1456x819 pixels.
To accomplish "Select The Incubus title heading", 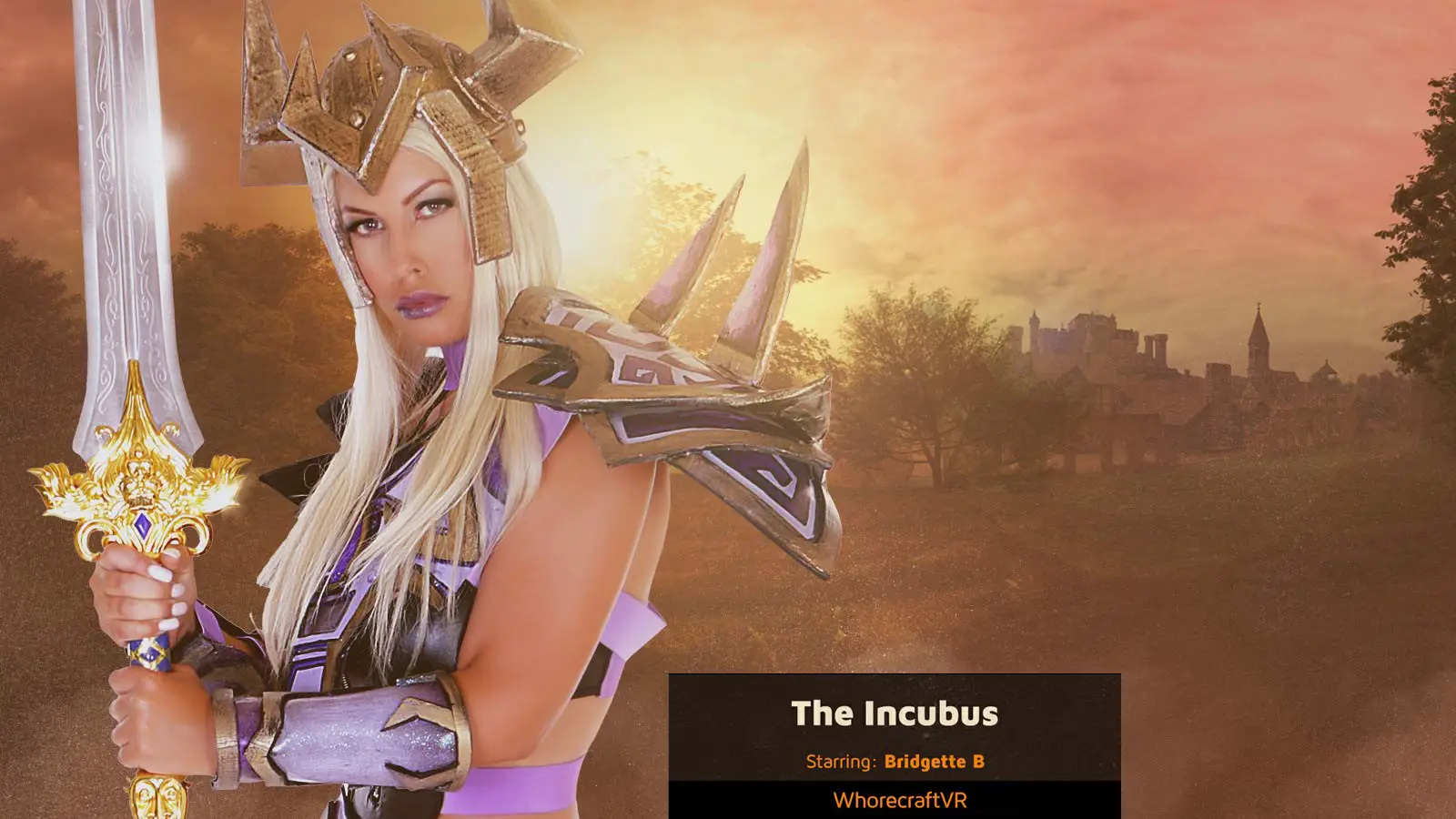I will click(895, 713).
